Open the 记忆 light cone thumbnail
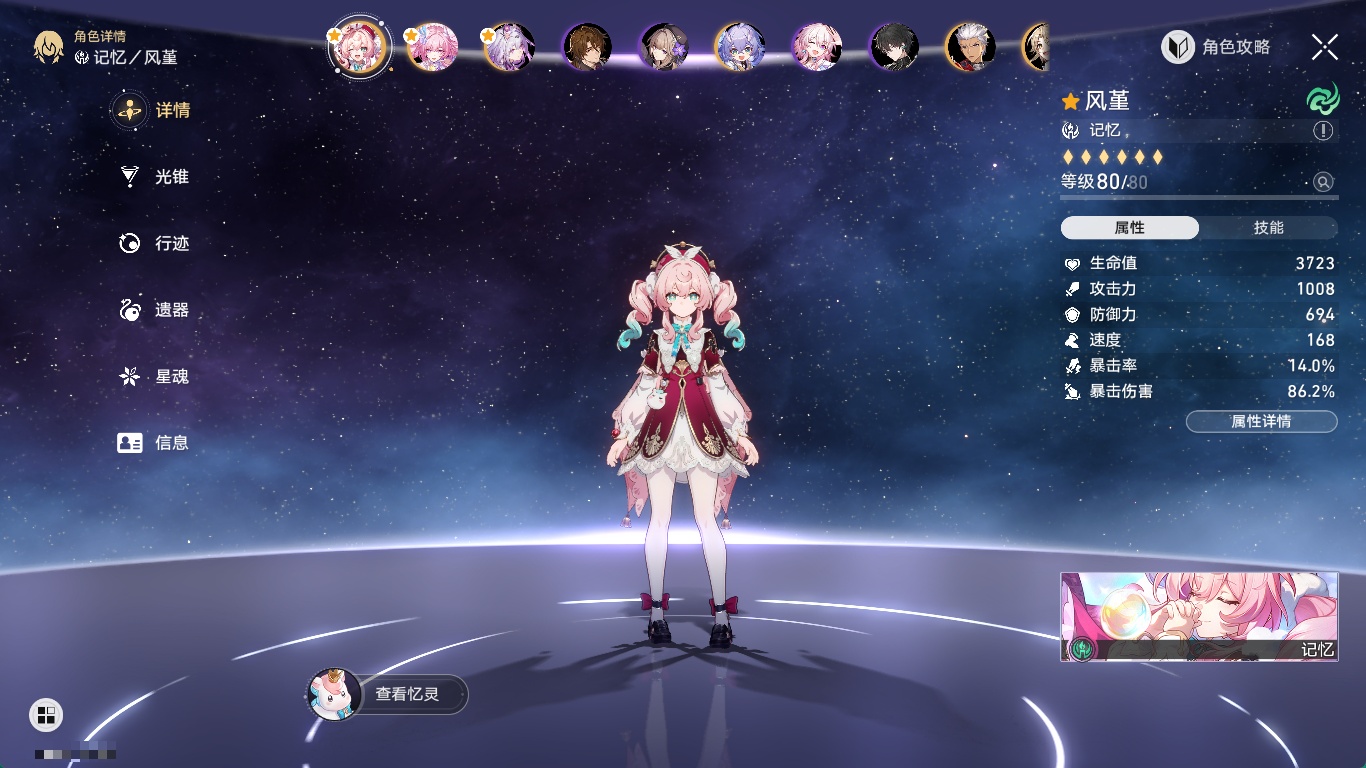Viewport: 1366px width, 768px height. pos(1199,617)
